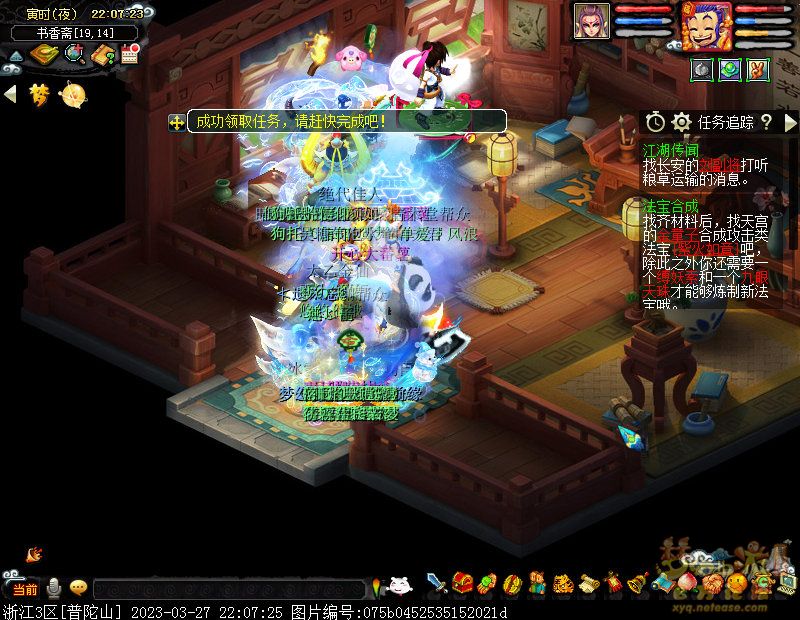
Task: Open the guide book with question mark
Action: 102,55
